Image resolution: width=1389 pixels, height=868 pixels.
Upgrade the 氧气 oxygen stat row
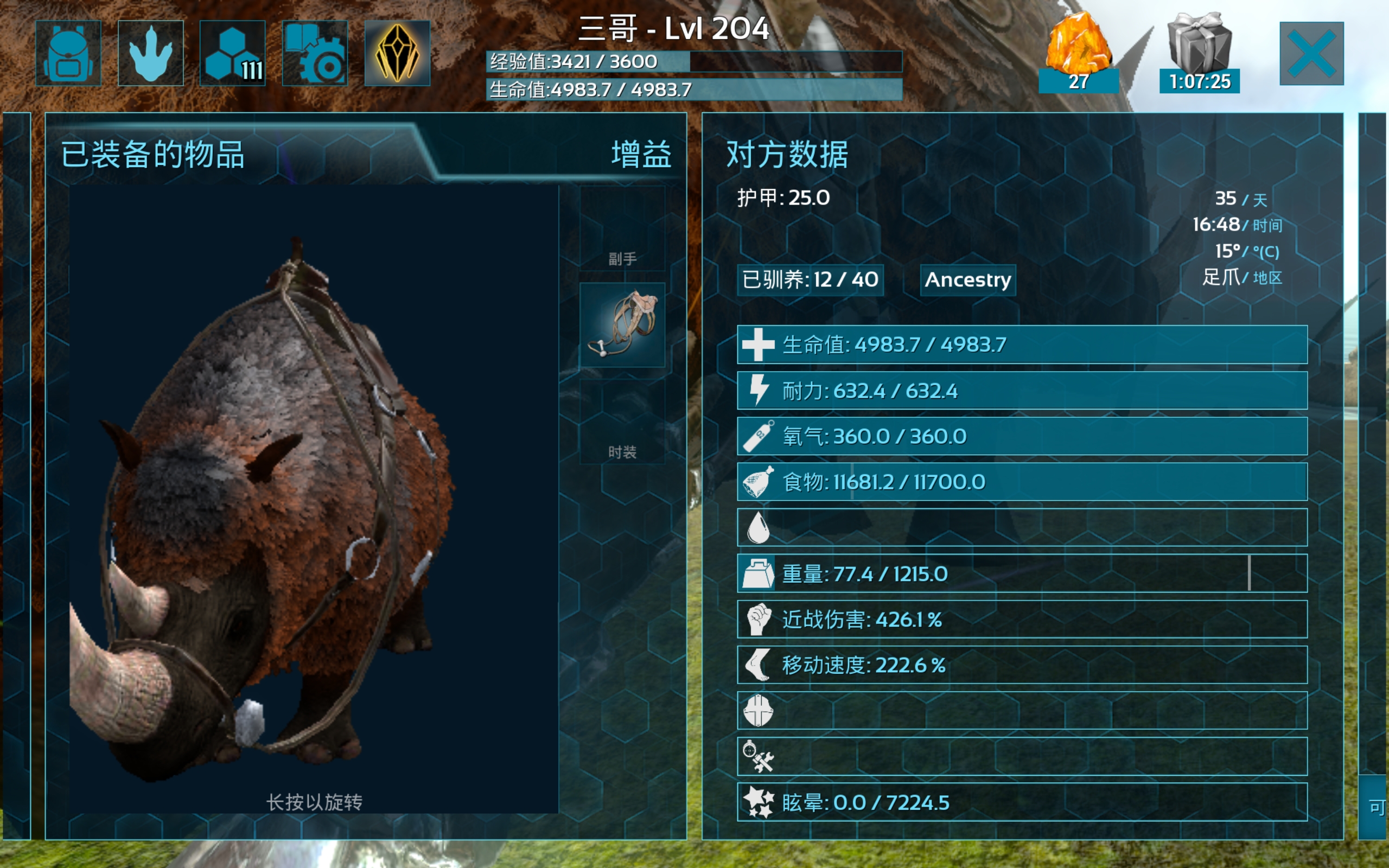[1022, 436]
